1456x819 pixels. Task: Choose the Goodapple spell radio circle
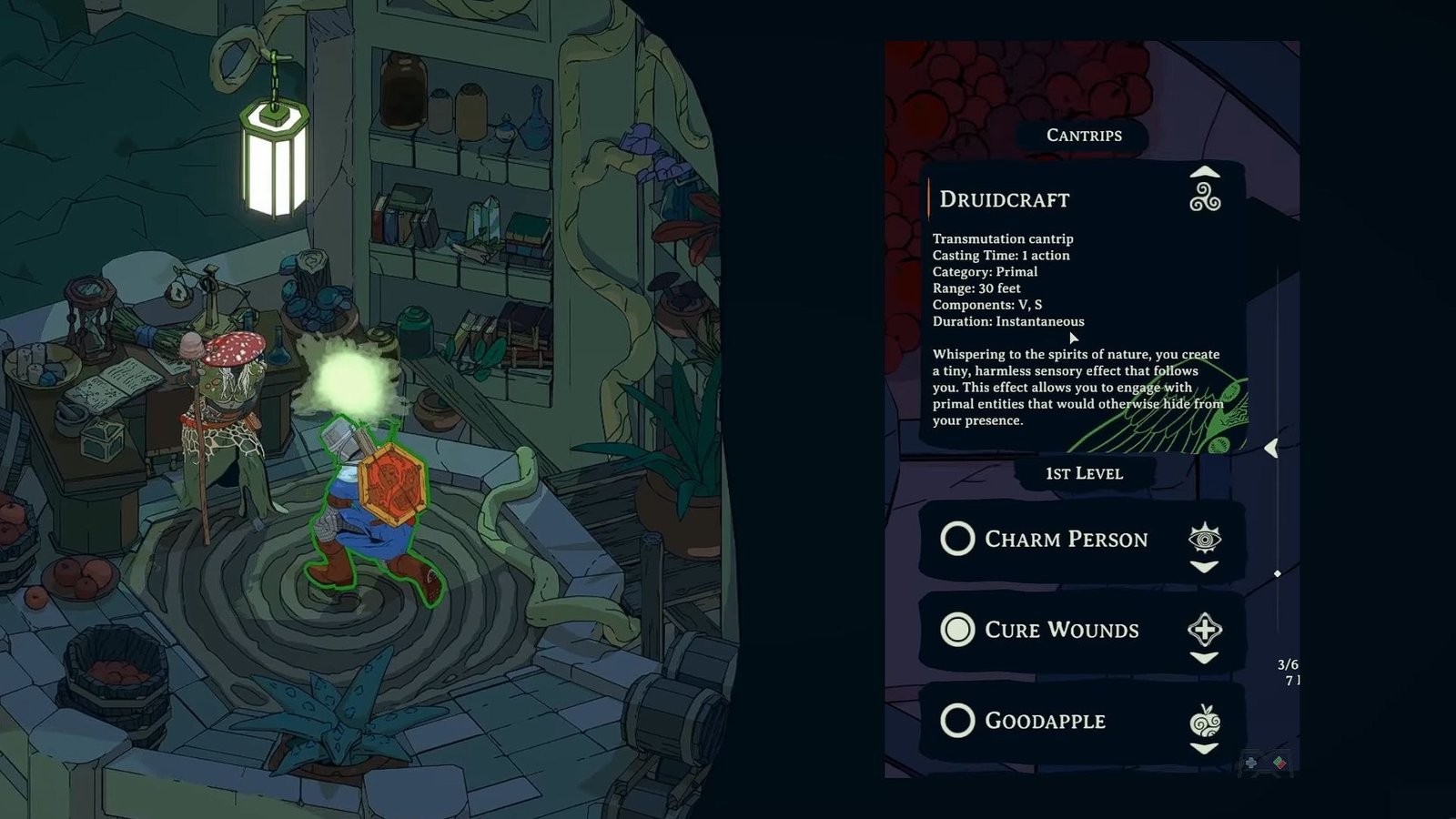(957, 721)
